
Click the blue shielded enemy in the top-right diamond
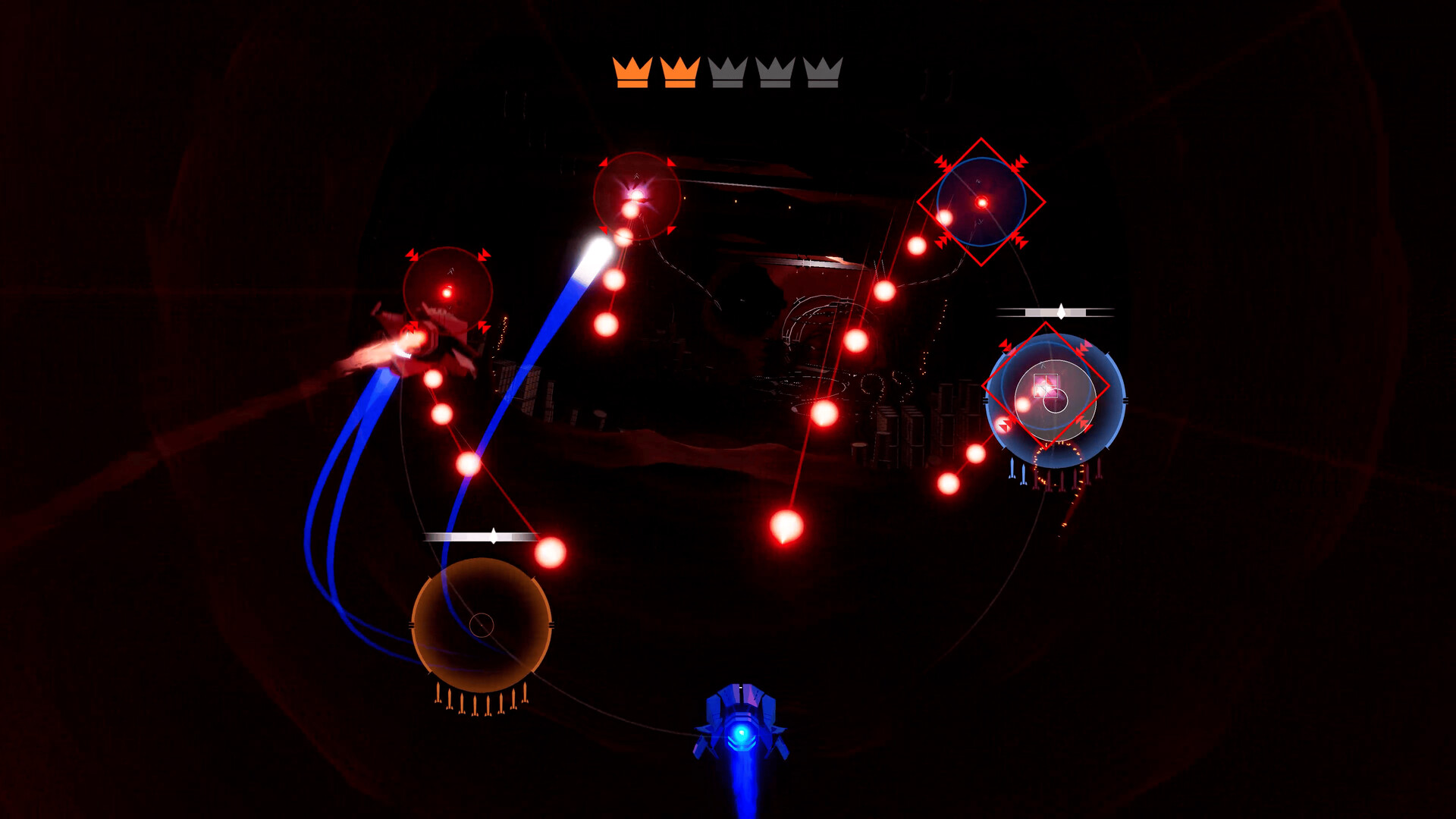pyautogui.click(x=982, y=203)
